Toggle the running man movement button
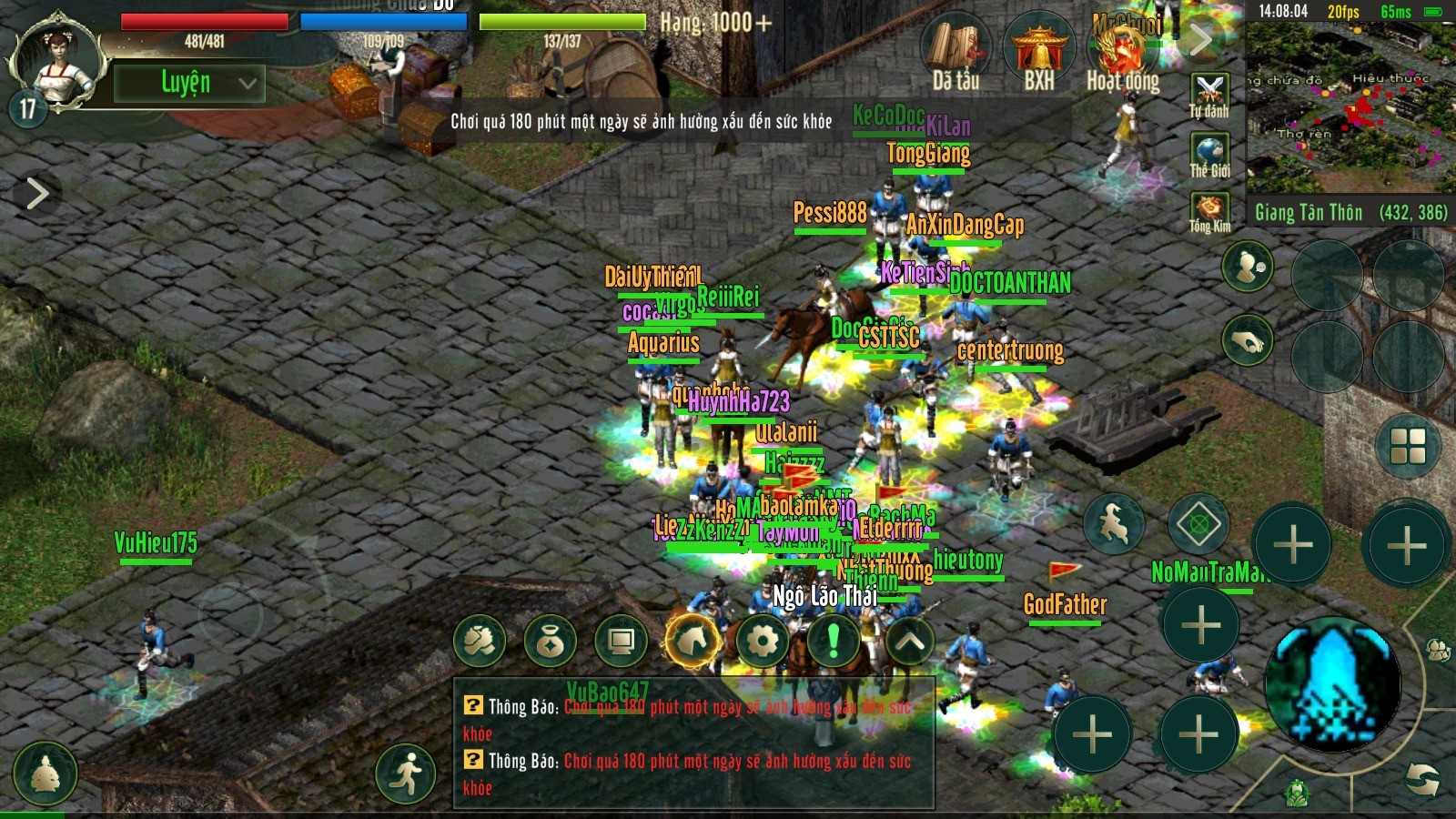This screenshot has height=819, width=1456. (408, 772)
